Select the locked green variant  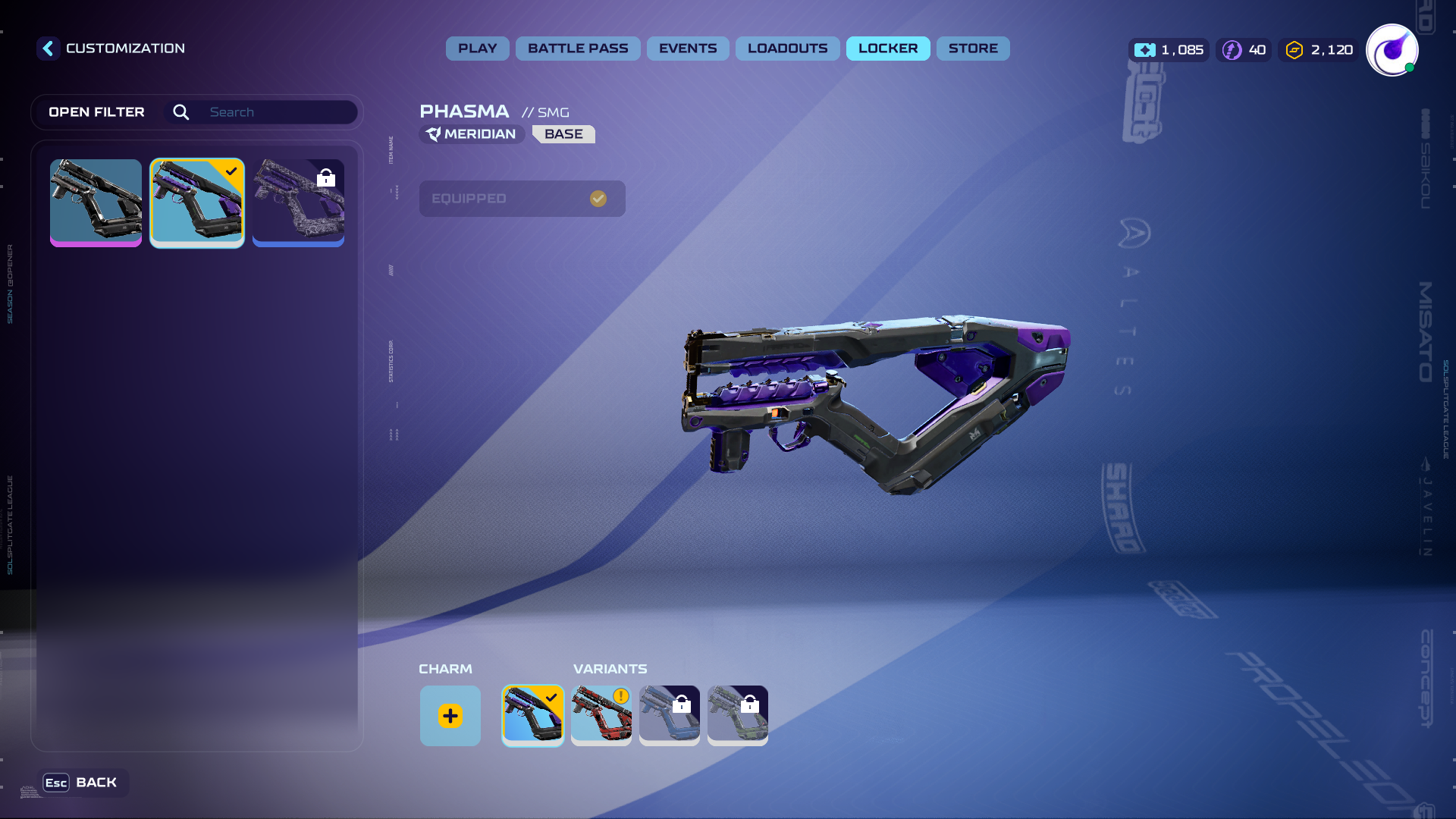point(738,716)
